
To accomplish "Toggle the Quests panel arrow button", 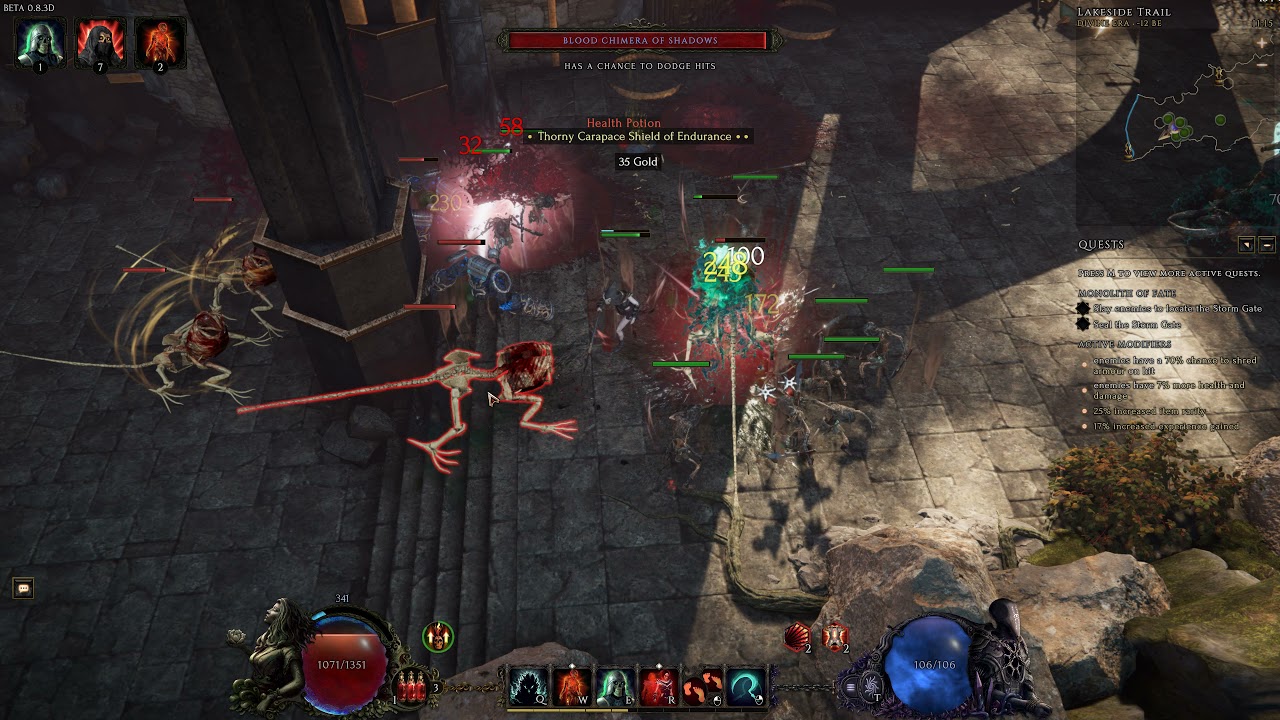I will click(x=1246, y=245).
